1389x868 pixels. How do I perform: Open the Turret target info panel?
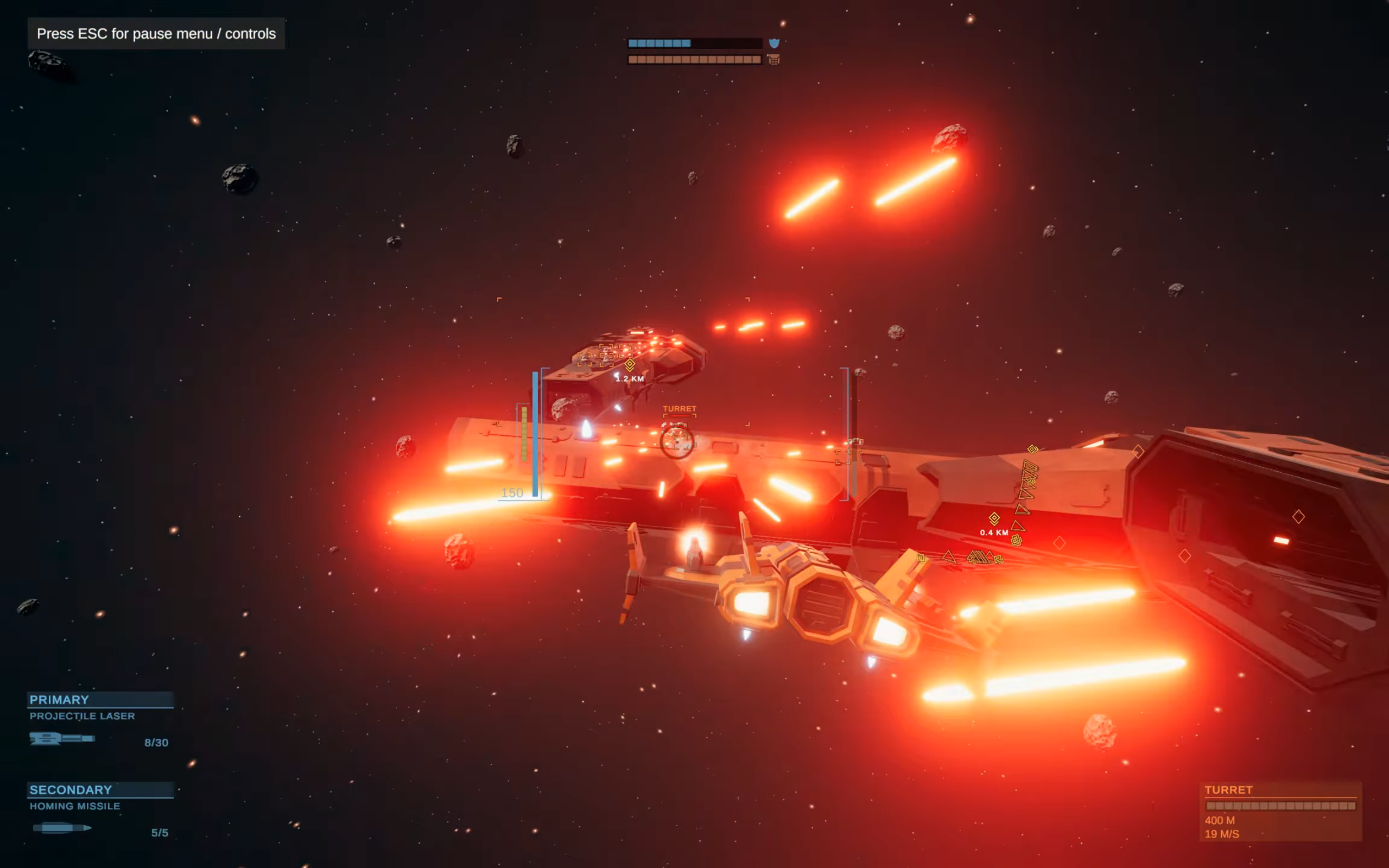1280,810
